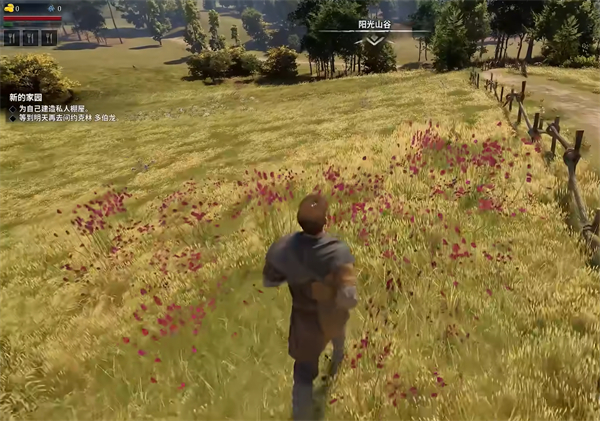Open the 新的家园 quest title in tracker
The height and width of the screenshot is (421, 600).
click(26, 97)
